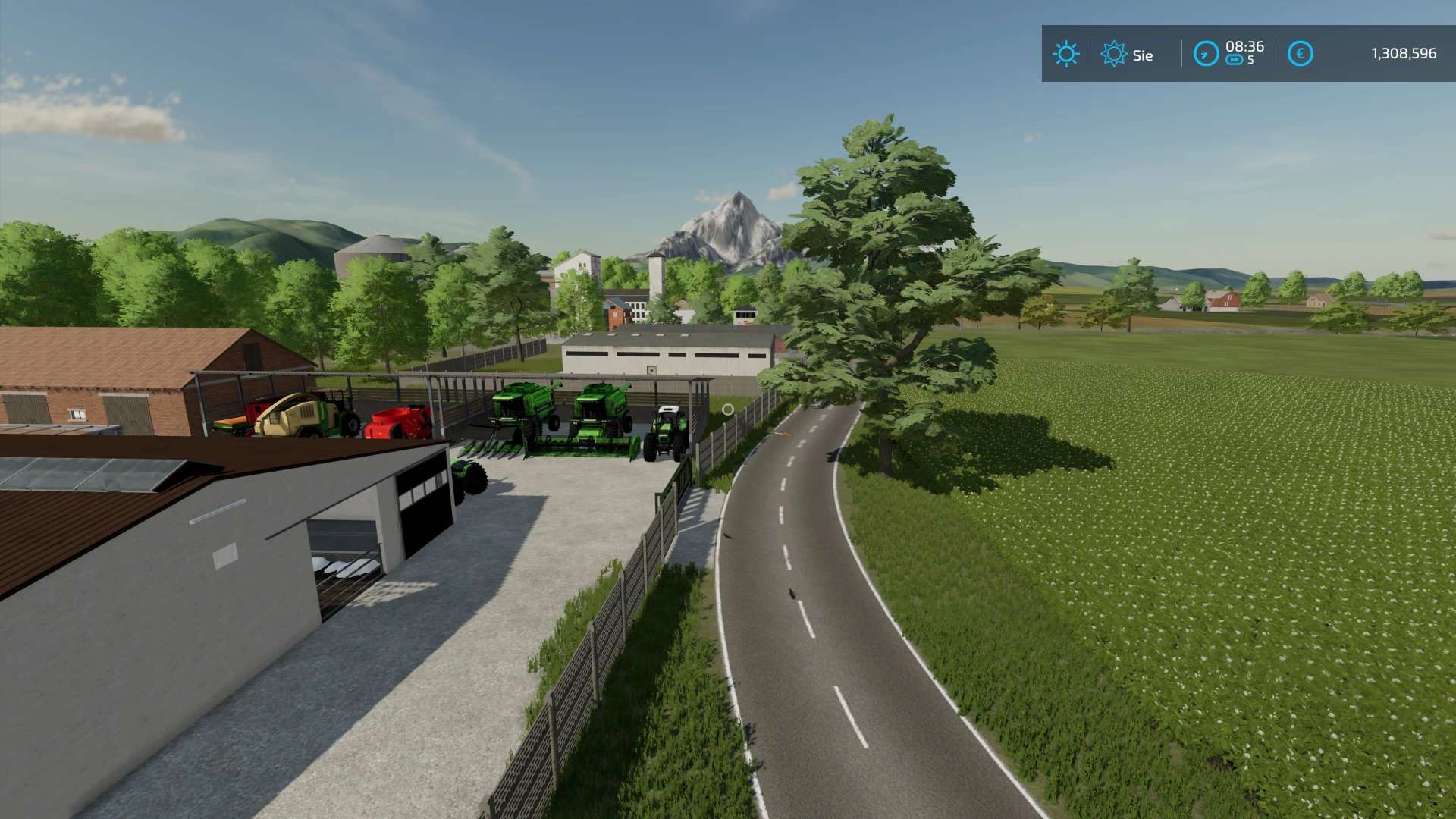
Task: Click the euro money icon
Action: 1300,54
